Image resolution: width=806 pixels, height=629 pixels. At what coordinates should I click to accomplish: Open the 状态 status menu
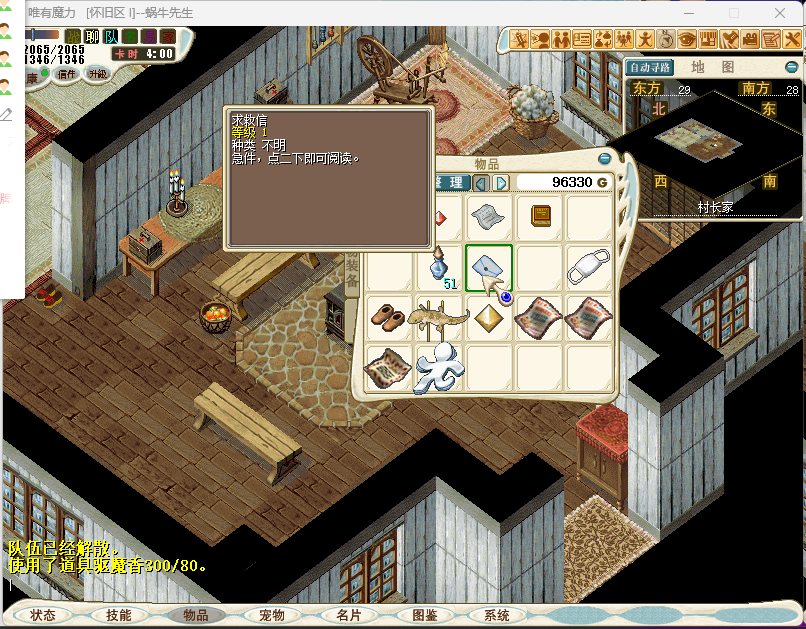pos(43,616)
